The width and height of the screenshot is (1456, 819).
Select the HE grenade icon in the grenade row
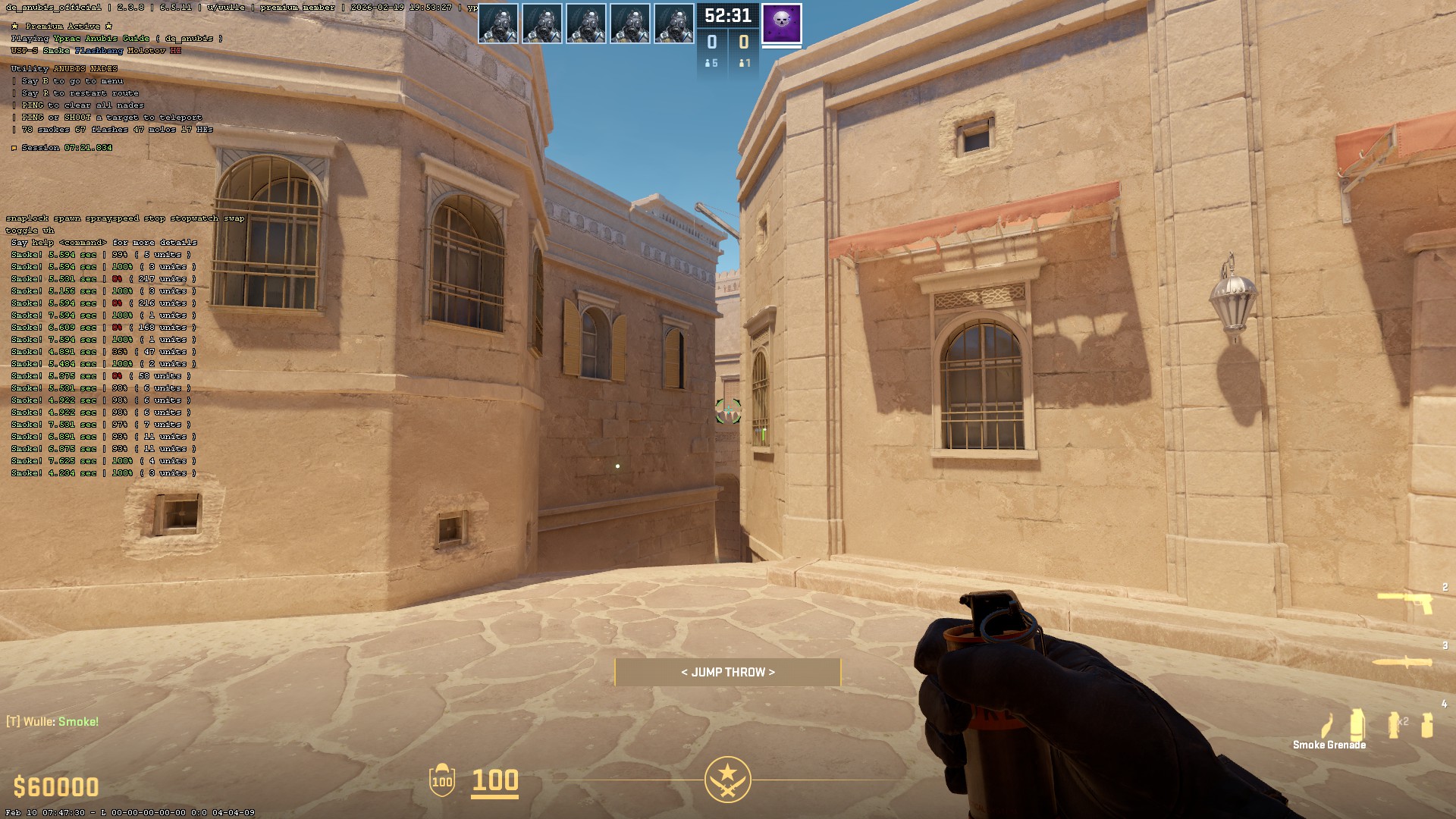click(x=1426, y=724)
